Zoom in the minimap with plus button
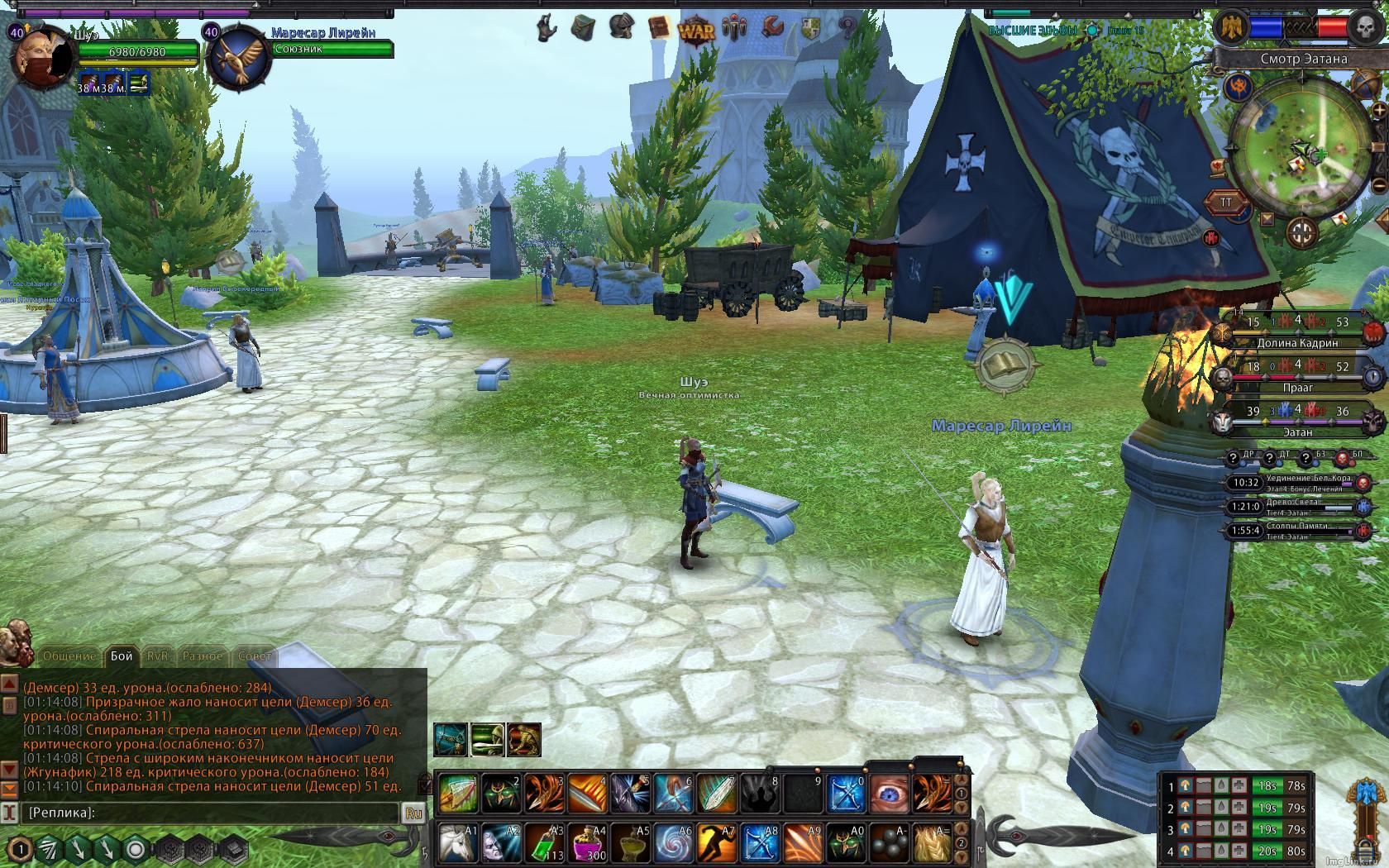1389x868 pixels. pyautogui.click(x=1378, y=110)
